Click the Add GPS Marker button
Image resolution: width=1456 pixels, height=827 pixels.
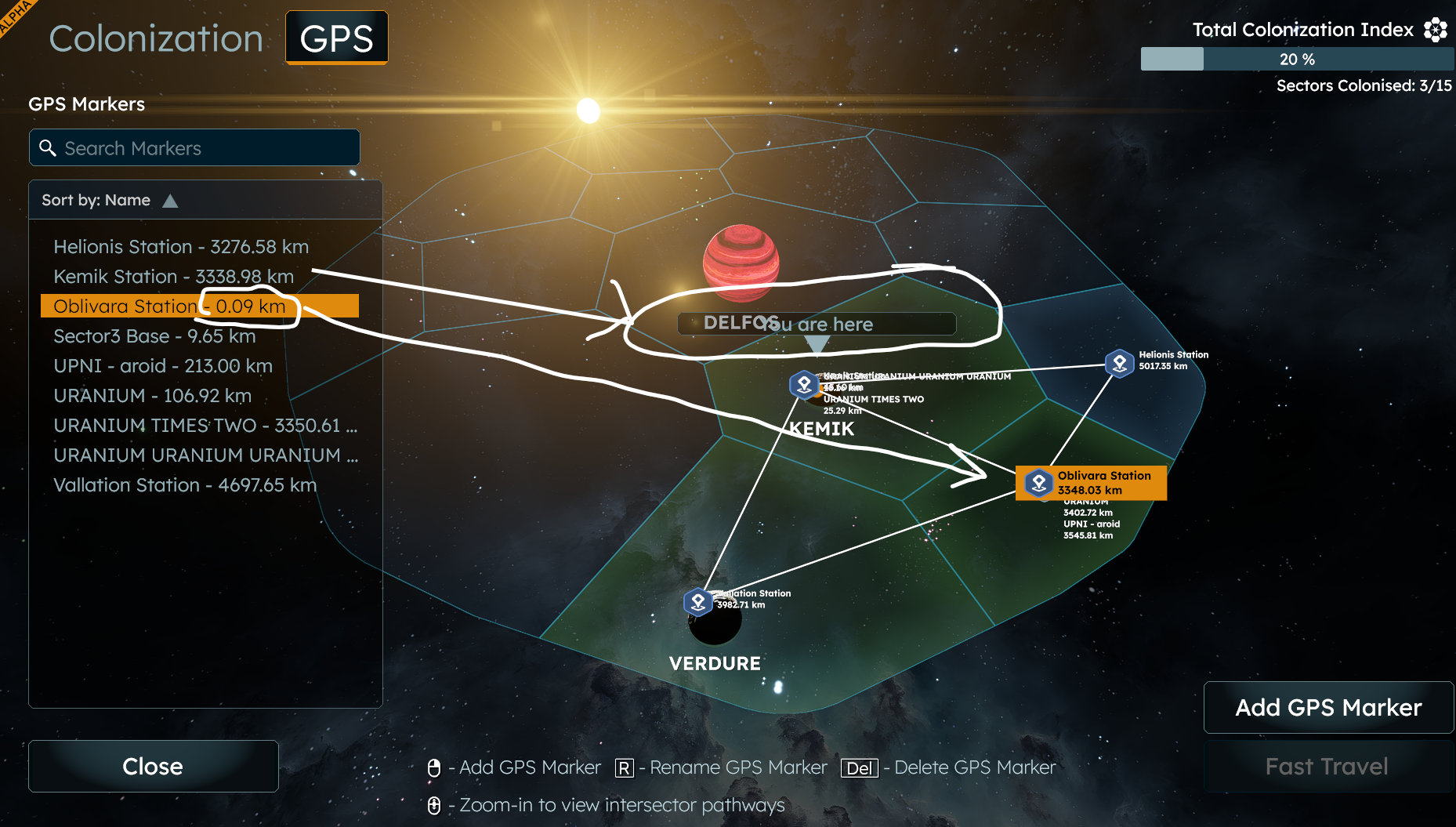pos(1328,707)
